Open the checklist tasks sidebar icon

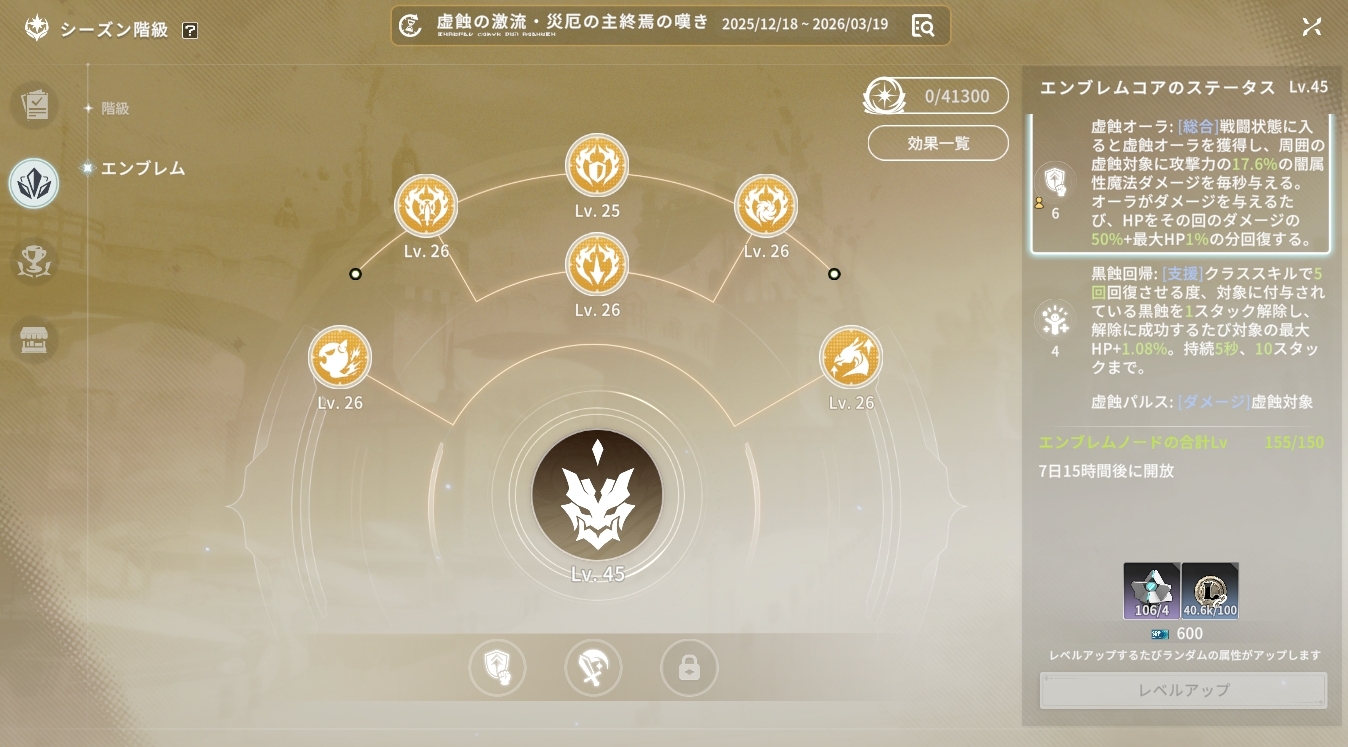click(34, 104)
